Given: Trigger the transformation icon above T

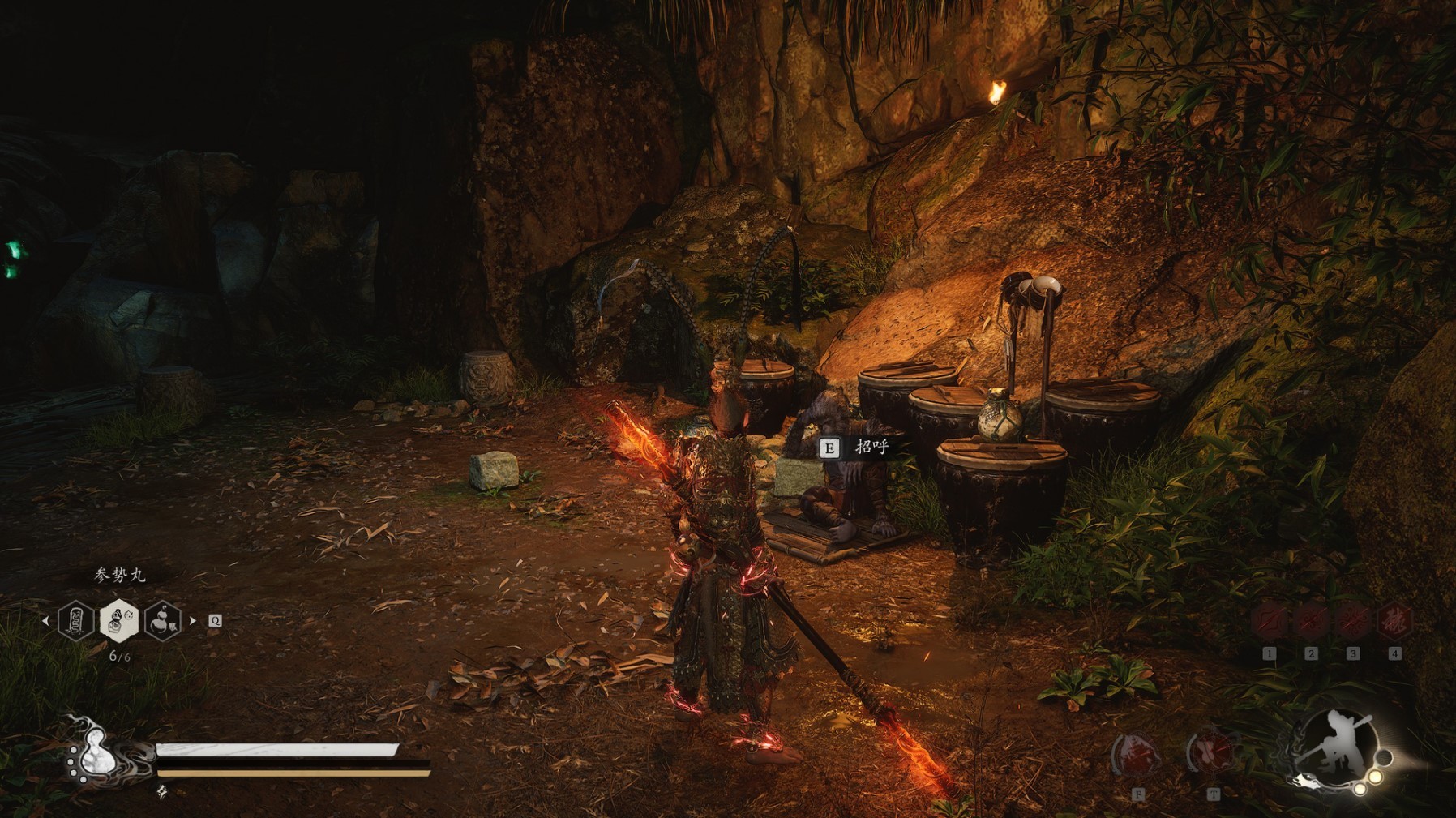Looking at the screenshot, I should coord(1212,752).
